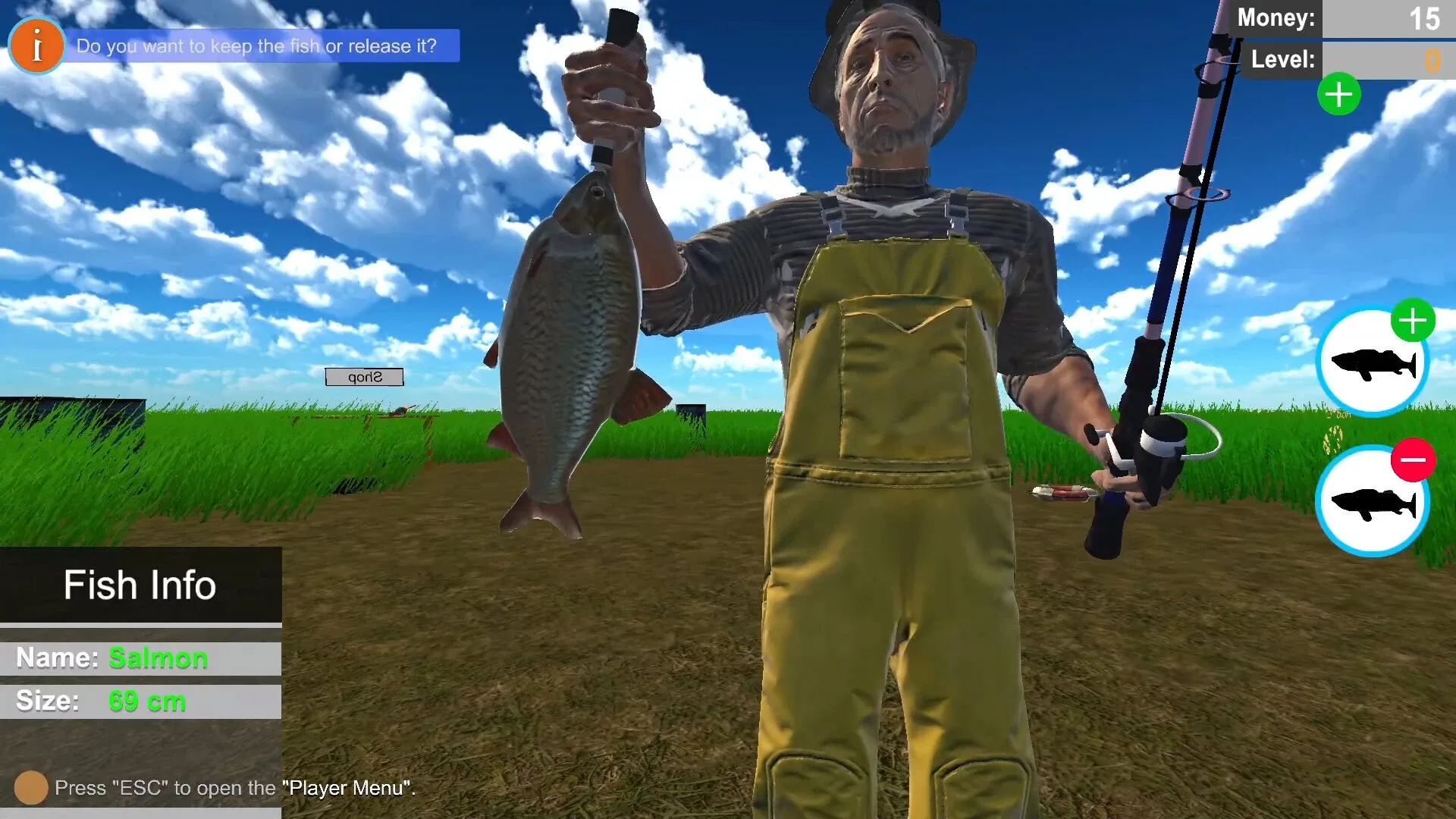Click the green plus below the Level display
This screenshot has width=1456, height=819.
1339,94
